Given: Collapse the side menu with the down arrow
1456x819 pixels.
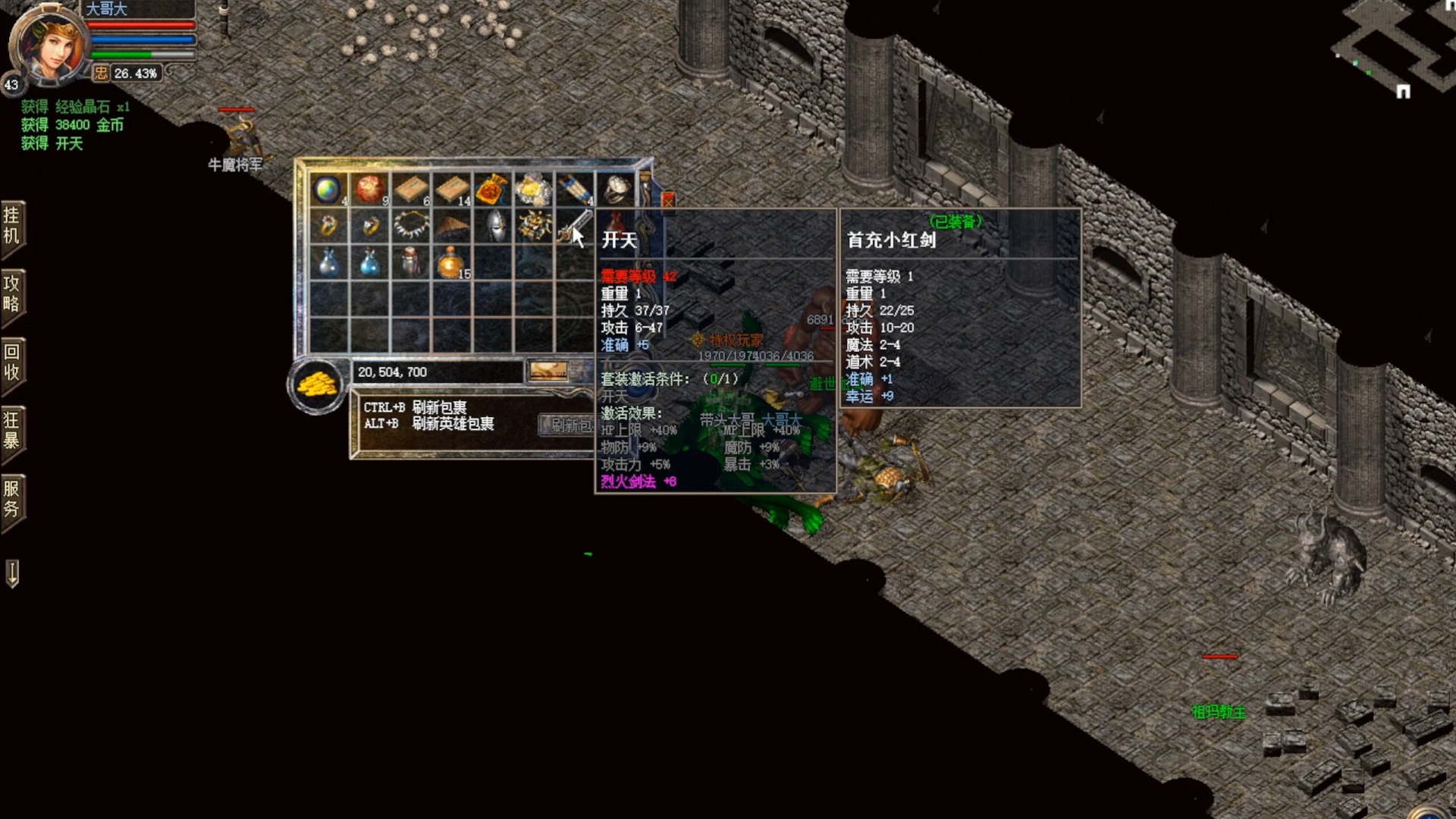Looking at the screenshot, I should point(12,573).
